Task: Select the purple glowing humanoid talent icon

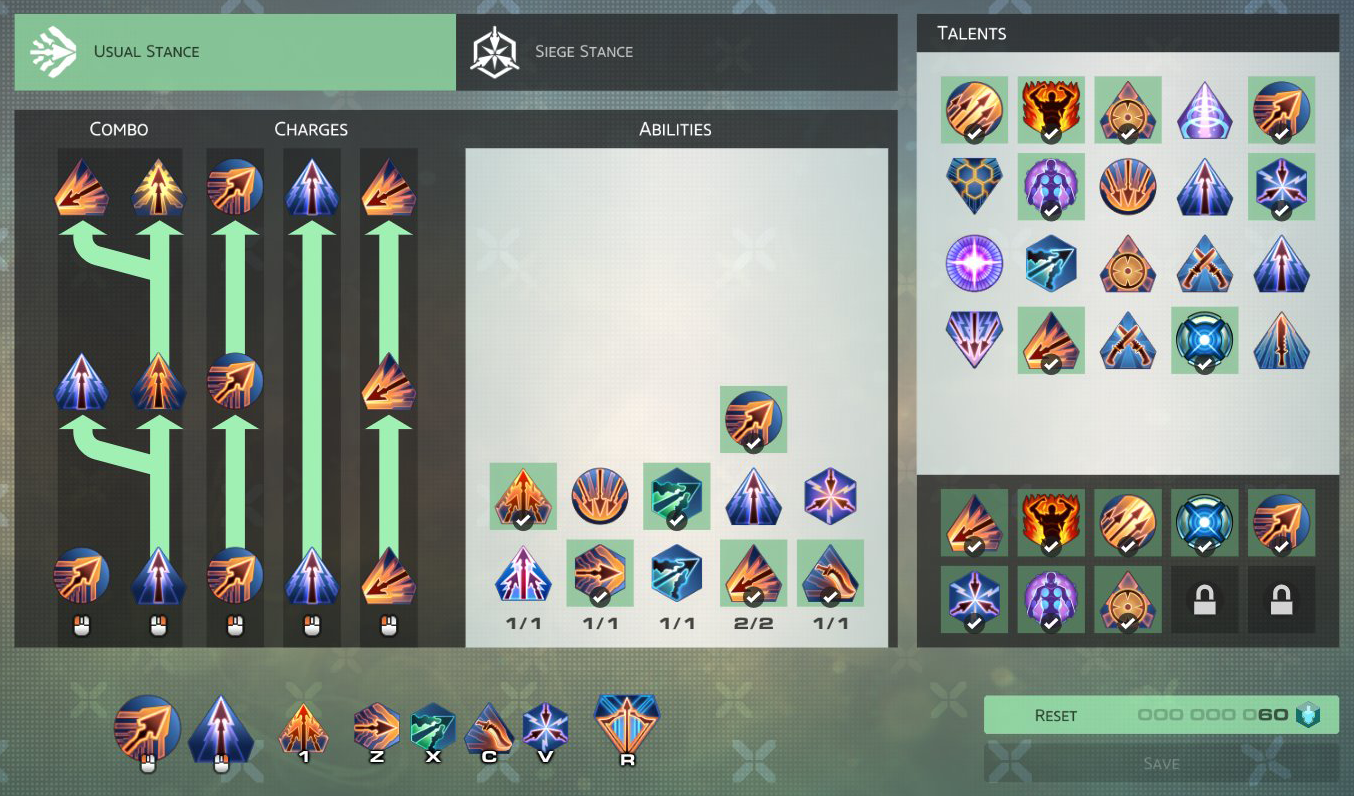Action: pos(1051,187)
